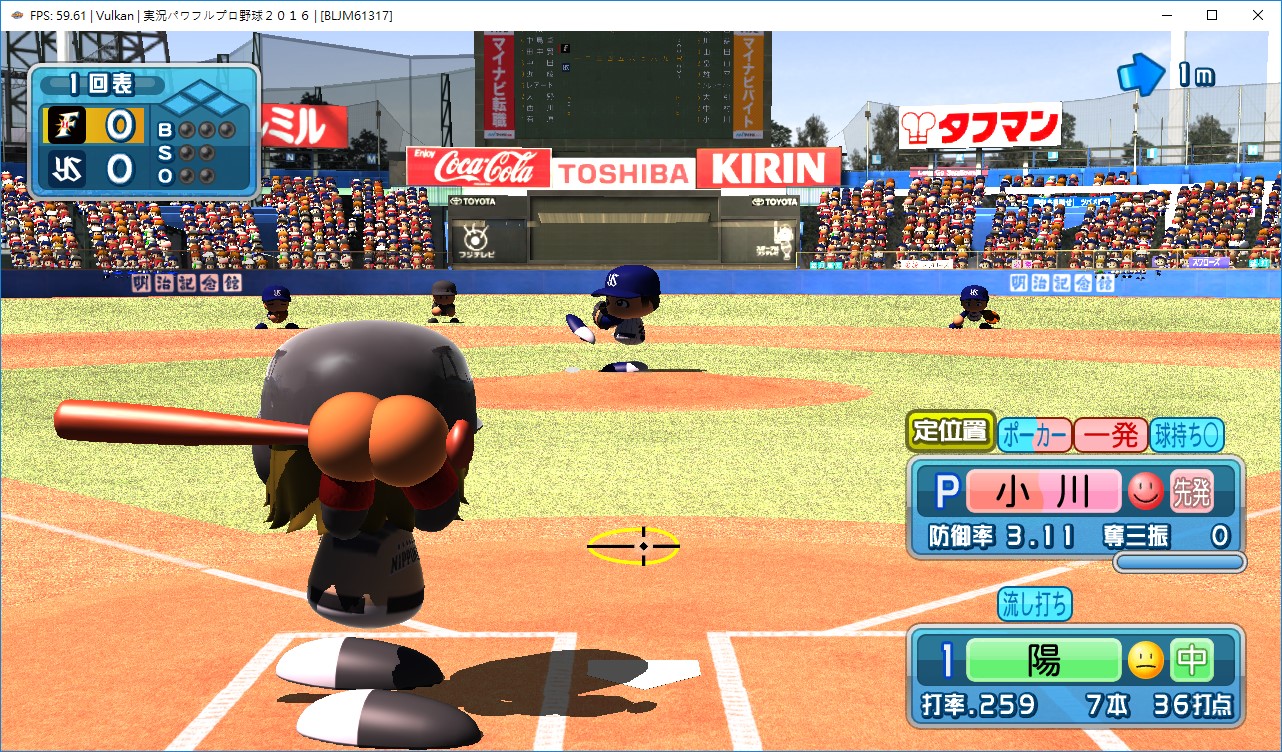Choose the 一発 pitcher ability tag

coord(1111,435)
